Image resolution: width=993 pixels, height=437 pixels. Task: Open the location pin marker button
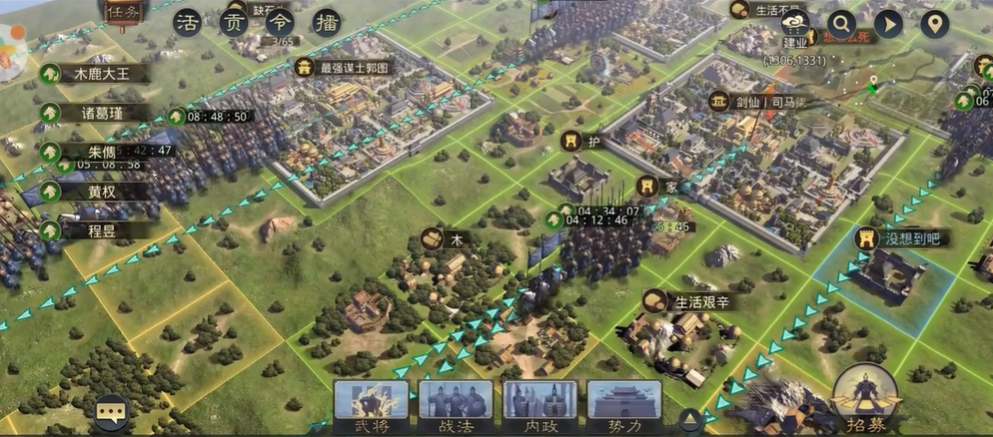click(x=934, y=23)
